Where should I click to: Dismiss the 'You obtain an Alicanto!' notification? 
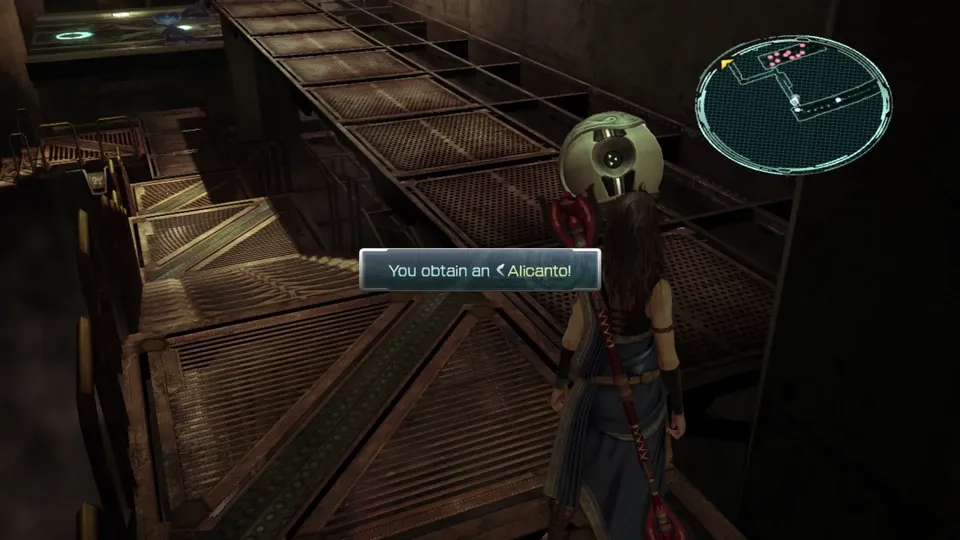click(x=480, y=269)
